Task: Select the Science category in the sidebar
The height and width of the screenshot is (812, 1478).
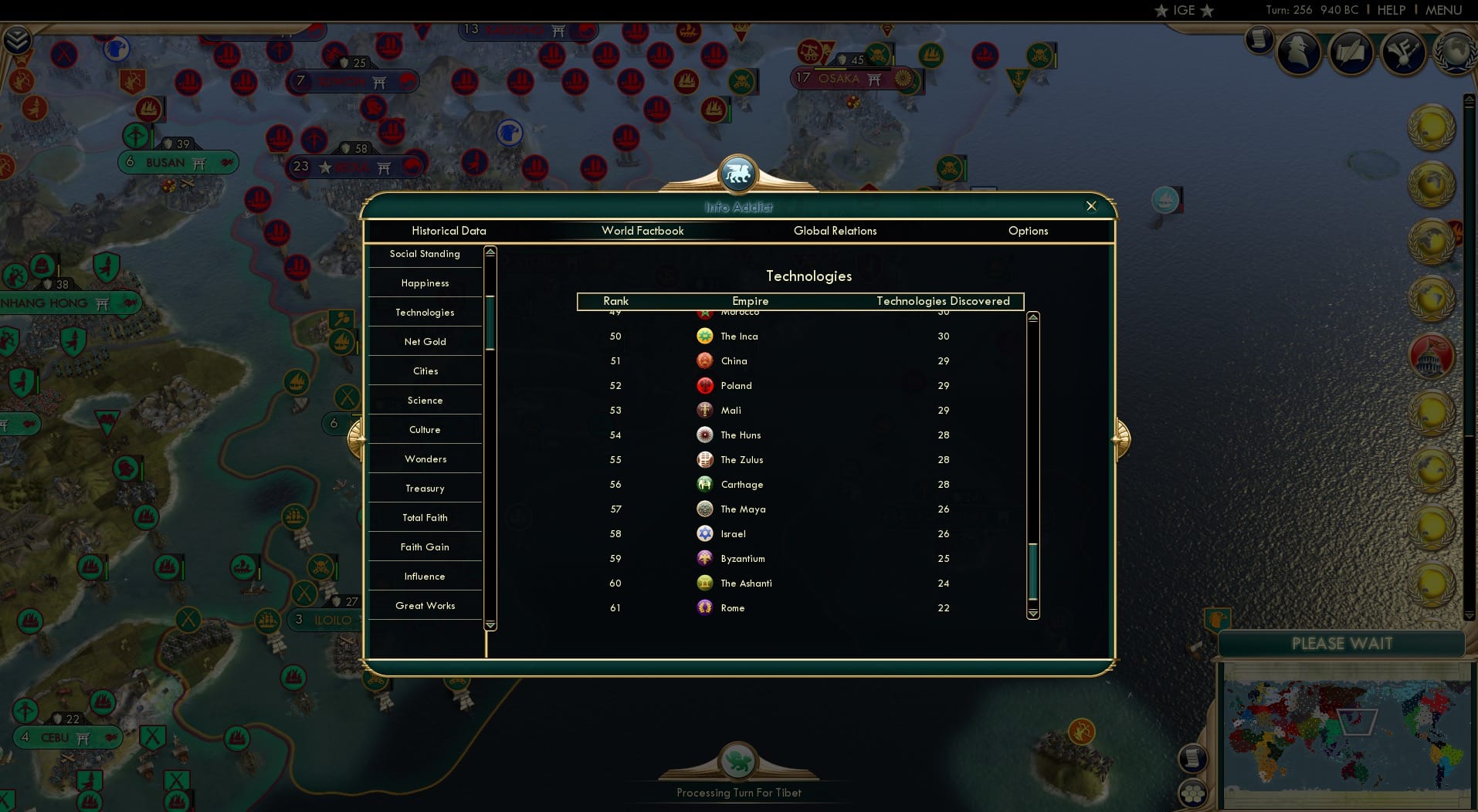Action: click(424, 400)
